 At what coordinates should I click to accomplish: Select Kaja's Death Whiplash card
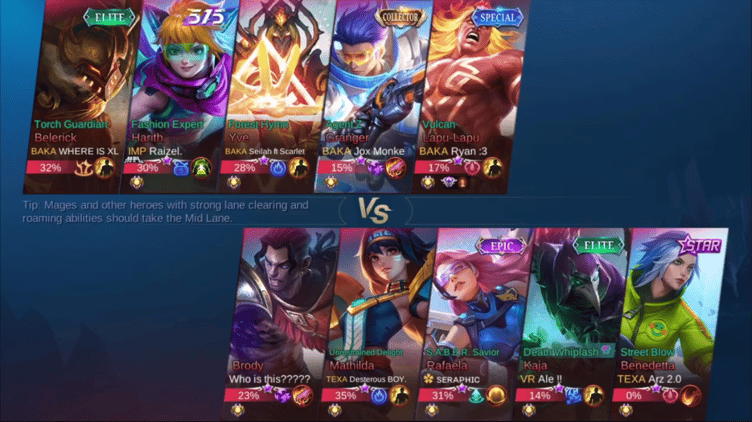coord(568,310)
